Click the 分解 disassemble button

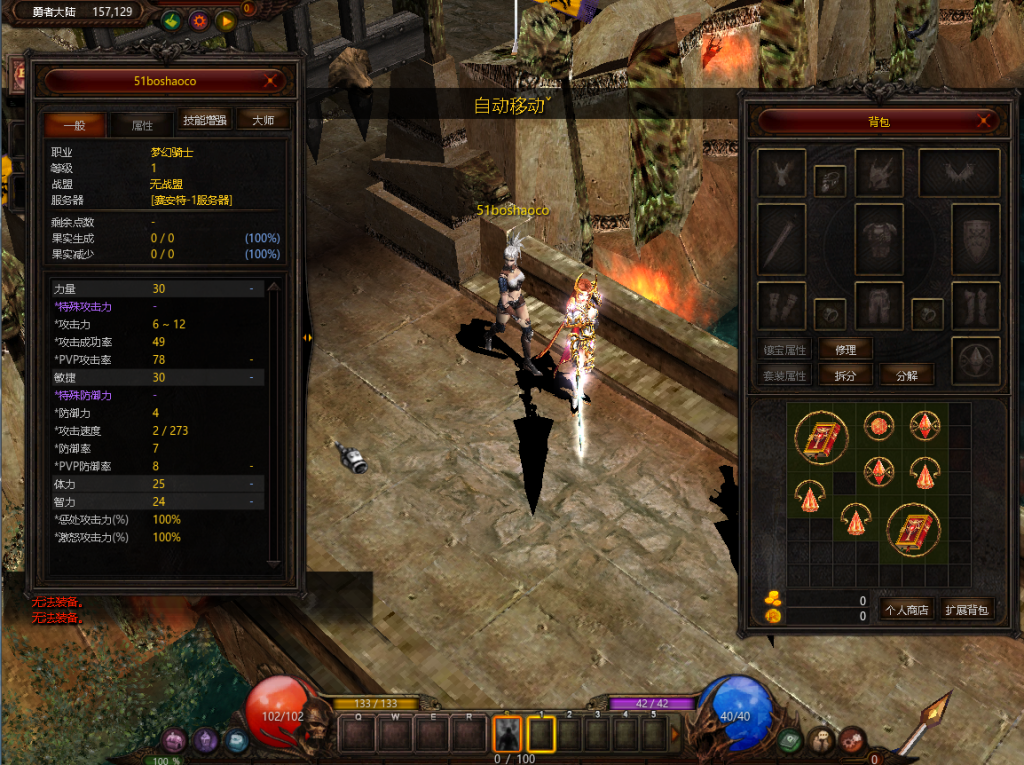(x=906, y=375)
